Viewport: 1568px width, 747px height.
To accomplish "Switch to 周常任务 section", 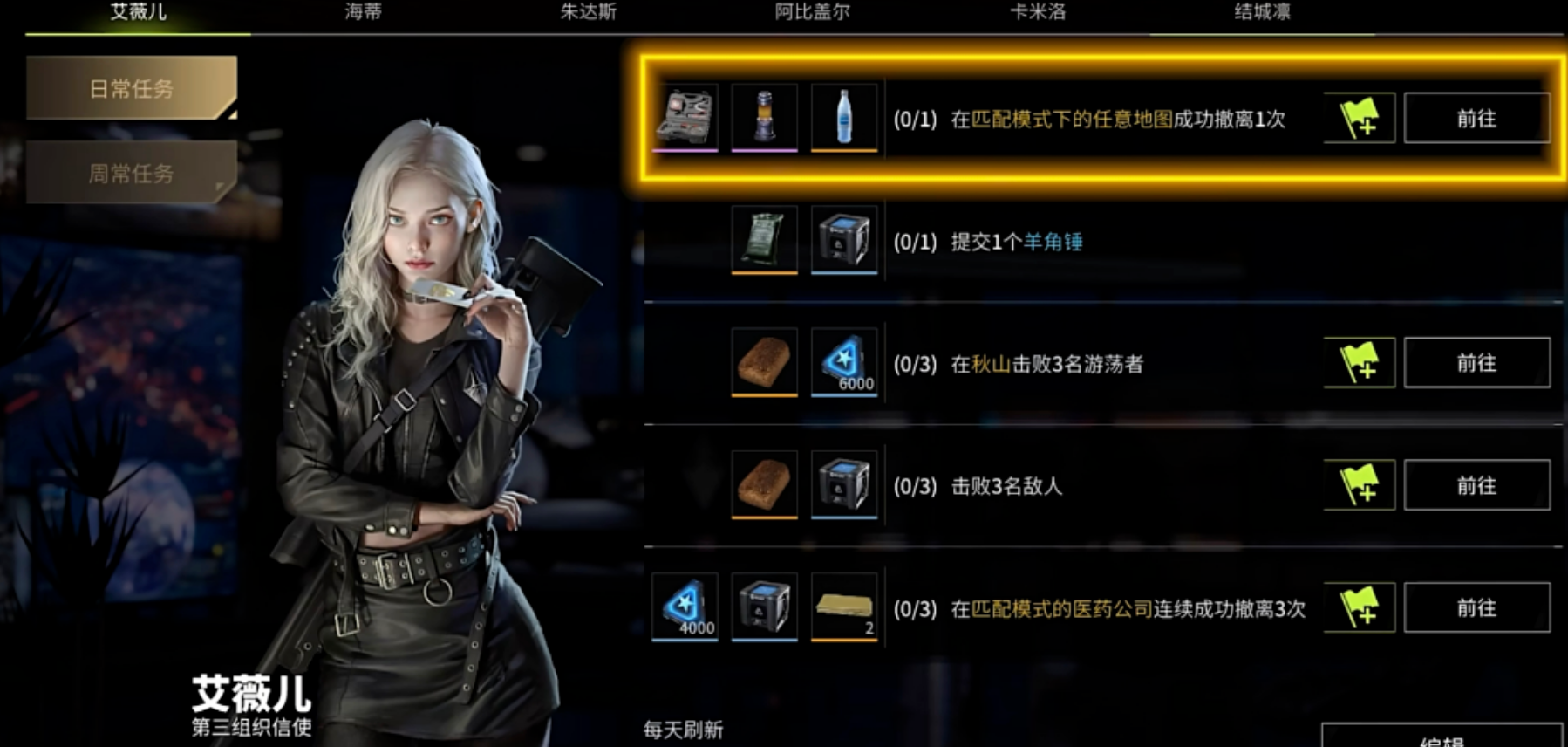I will coord(131,173).
